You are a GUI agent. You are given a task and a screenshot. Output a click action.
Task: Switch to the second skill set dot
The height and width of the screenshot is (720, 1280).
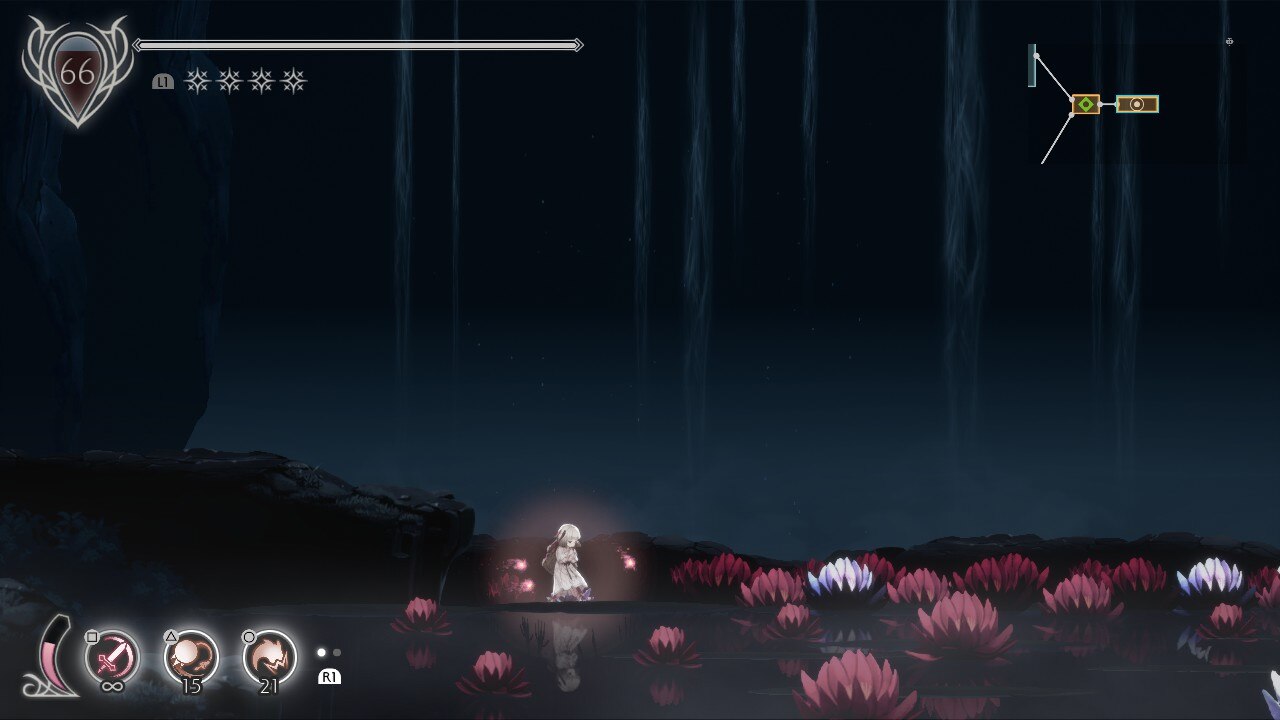point(337,653)
